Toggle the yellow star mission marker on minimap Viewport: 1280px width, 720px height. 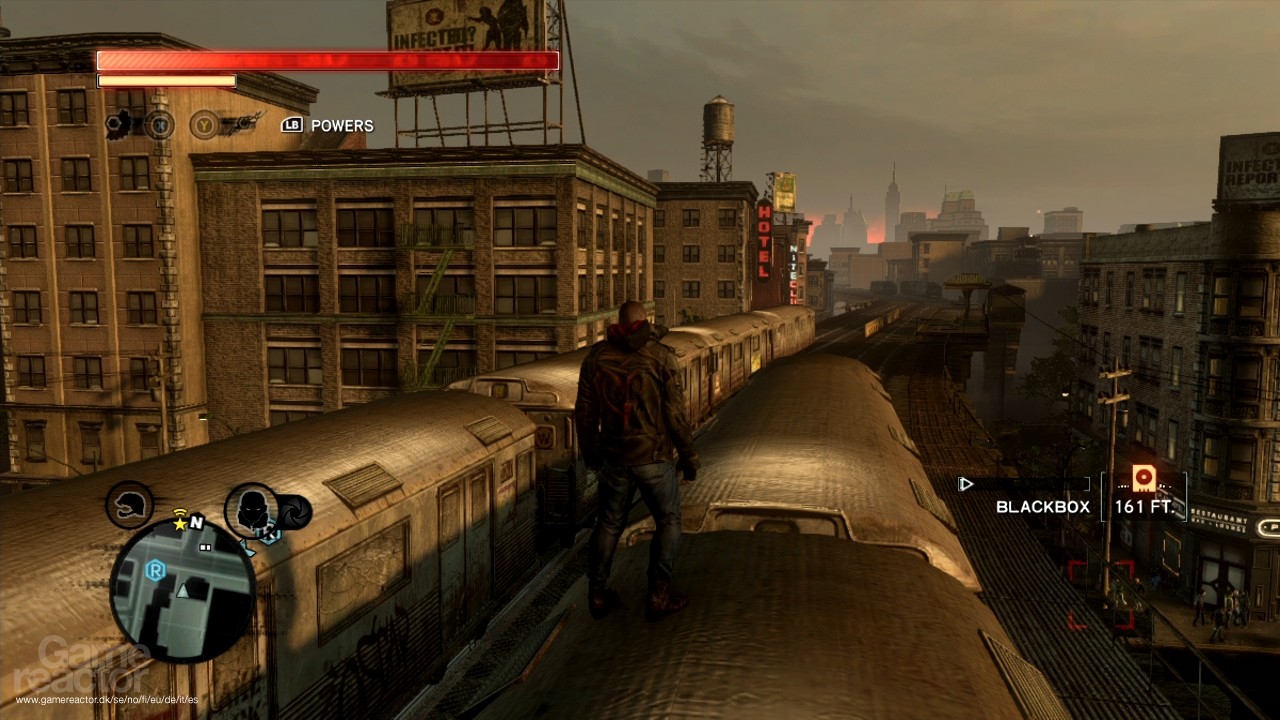pos(179,524)
